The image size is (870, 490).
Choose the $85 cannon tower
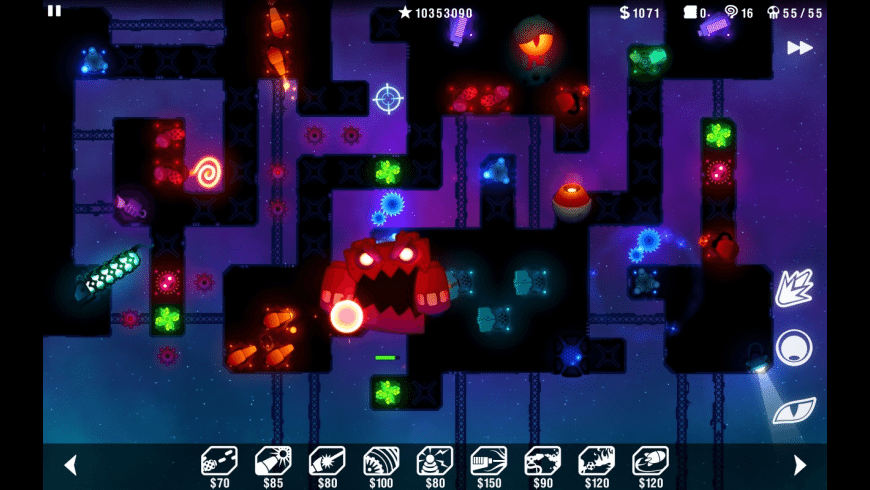273,461
